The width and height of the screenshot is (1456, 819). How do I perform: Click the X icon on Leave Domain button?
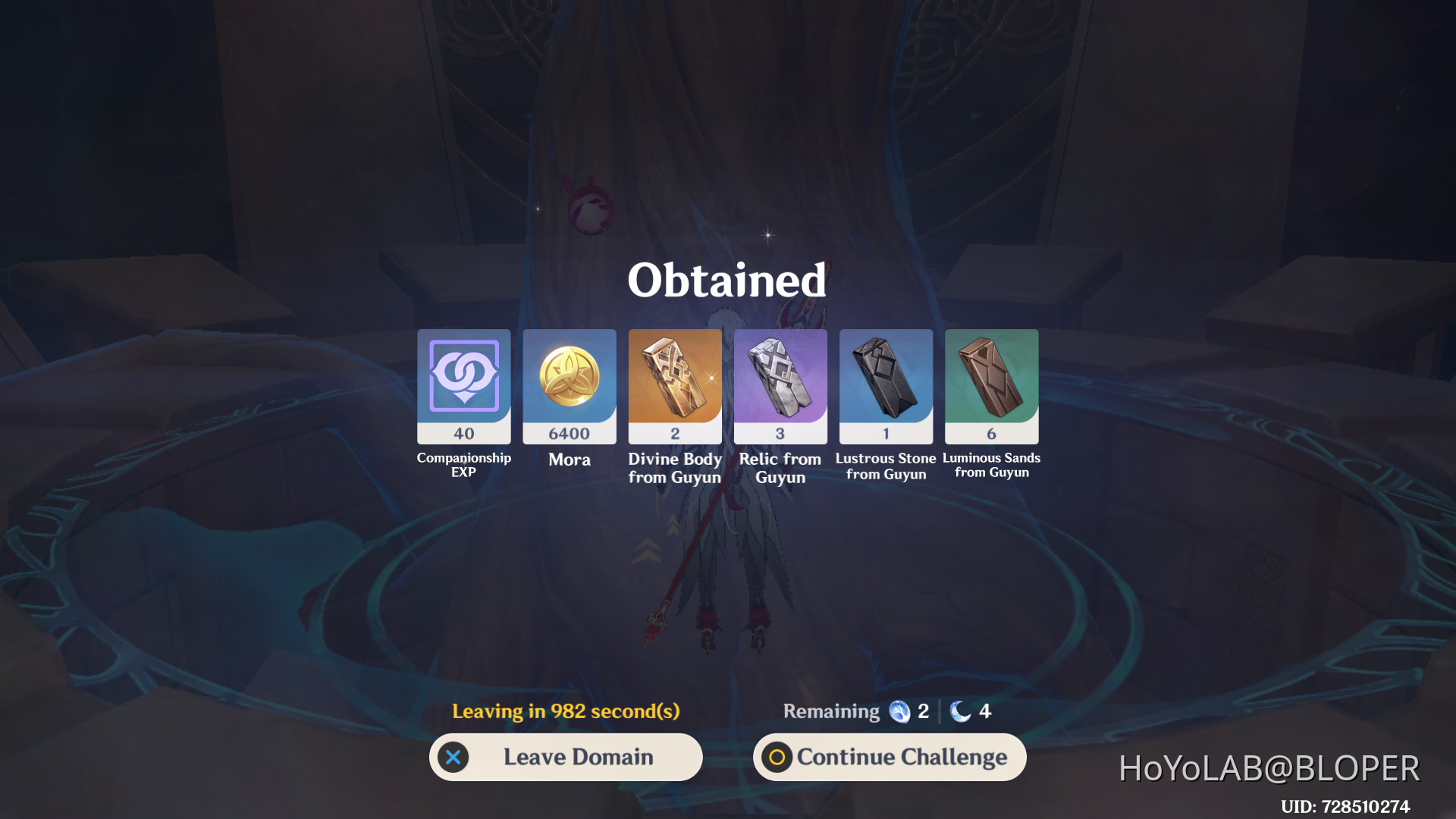tap(453, 756)
